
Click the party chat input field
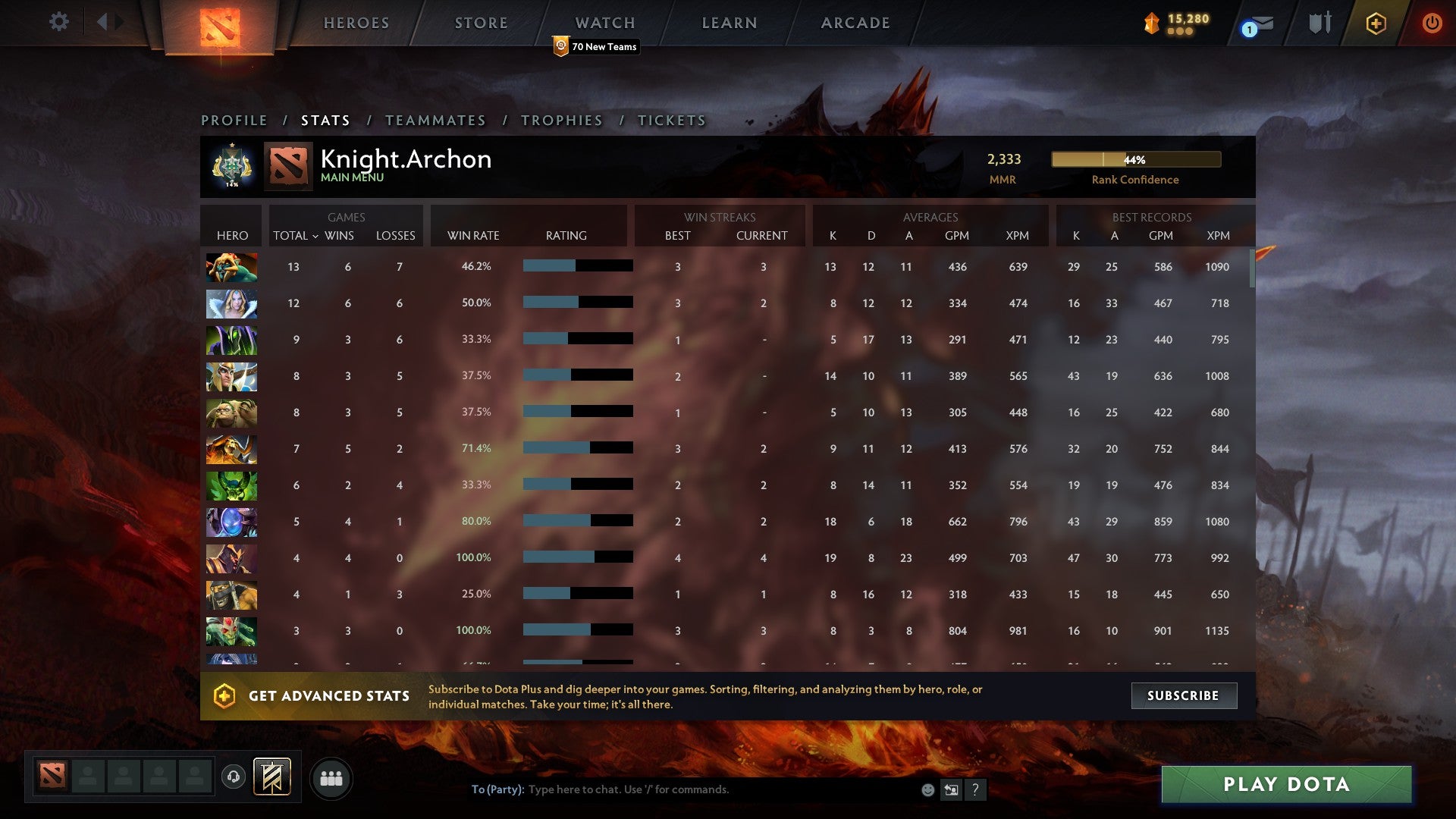682,789
